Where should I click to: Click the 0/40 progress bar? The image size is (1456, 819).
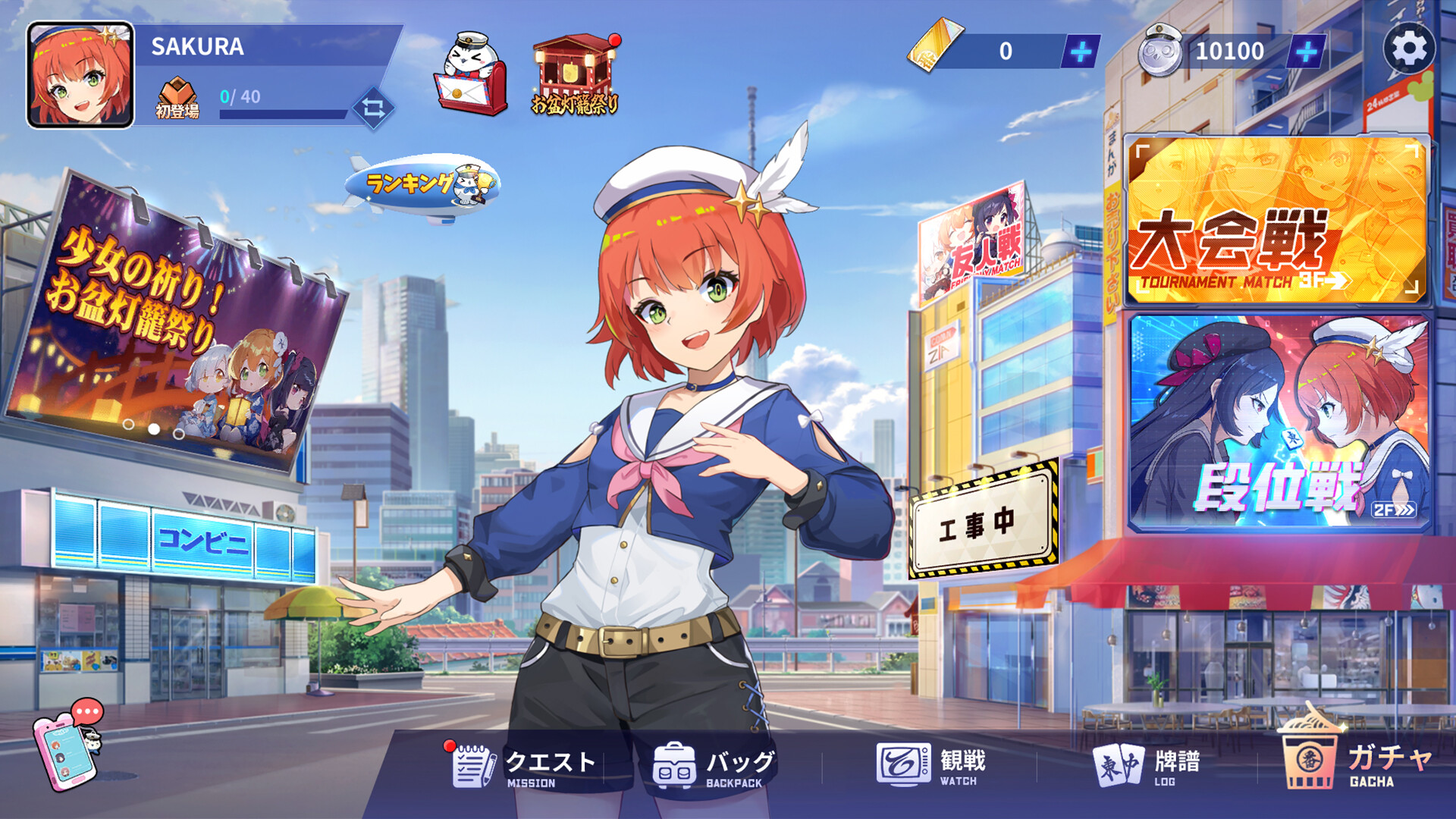(x=281, y=105)
